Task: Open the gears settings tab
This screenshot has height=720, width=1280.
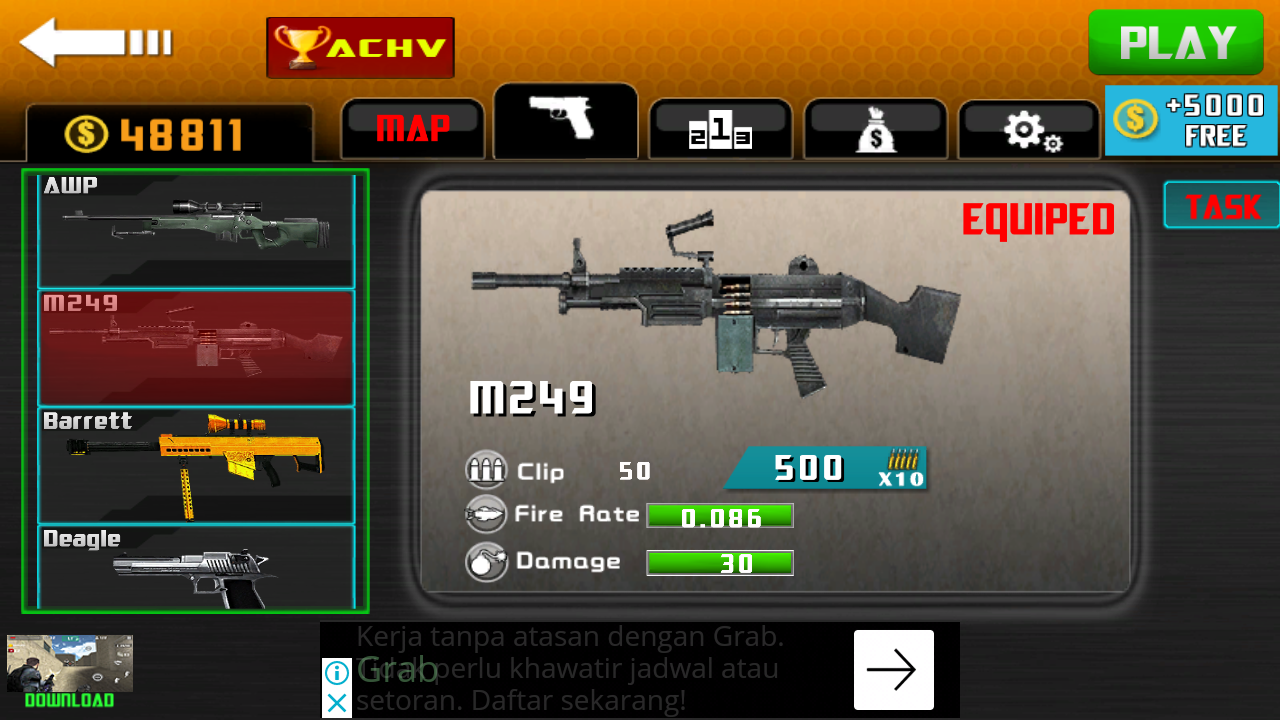Action: [x=1030, y=130]
